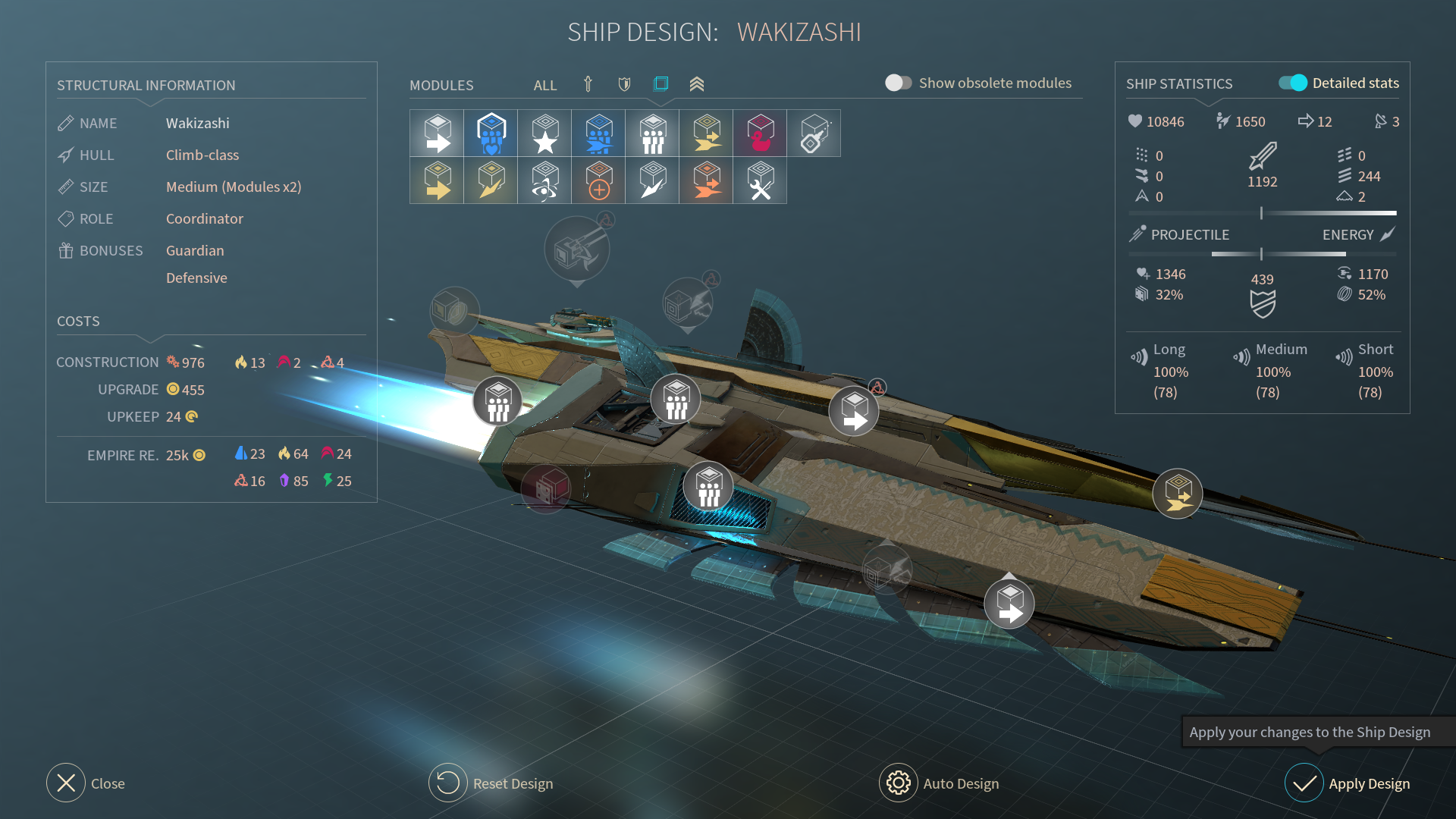Show ALL modules in the list
Image resolution: width=1456 pixels, height=819 pixels.
click(x=544, y=85)
